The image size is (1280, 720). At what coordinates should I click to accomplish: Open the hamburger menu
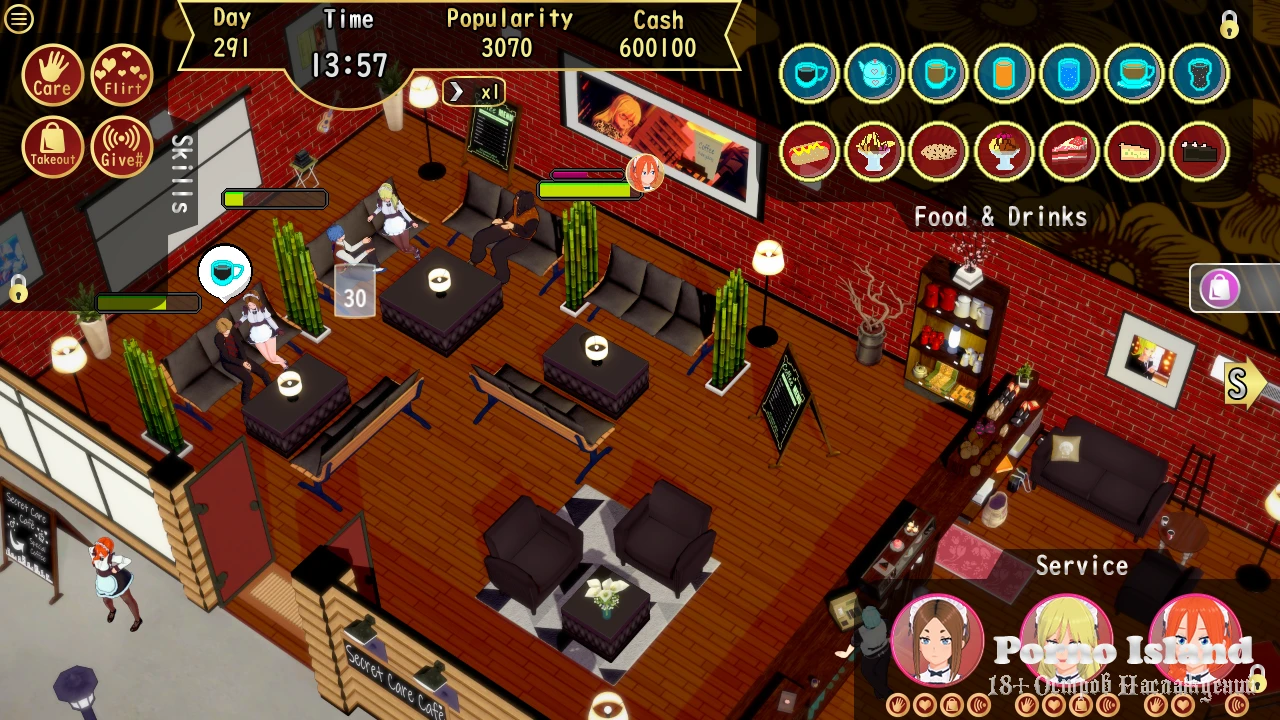pos(19,19)
